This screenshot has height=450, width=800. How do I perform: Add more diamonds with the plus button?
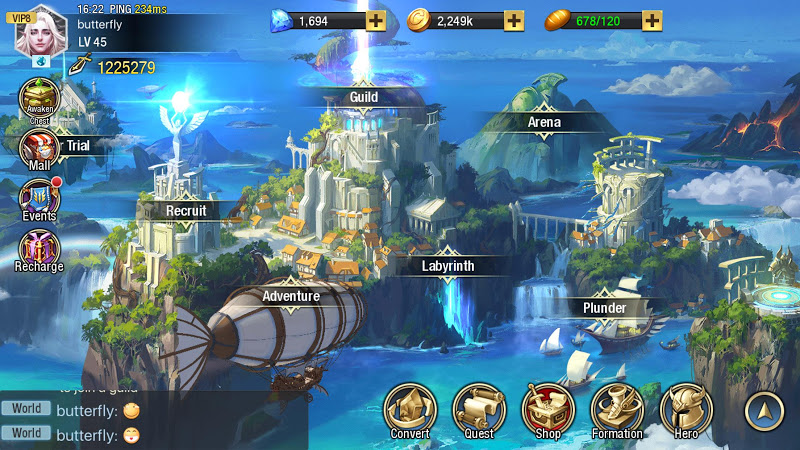pyautogui.click(x=375, y=20)
